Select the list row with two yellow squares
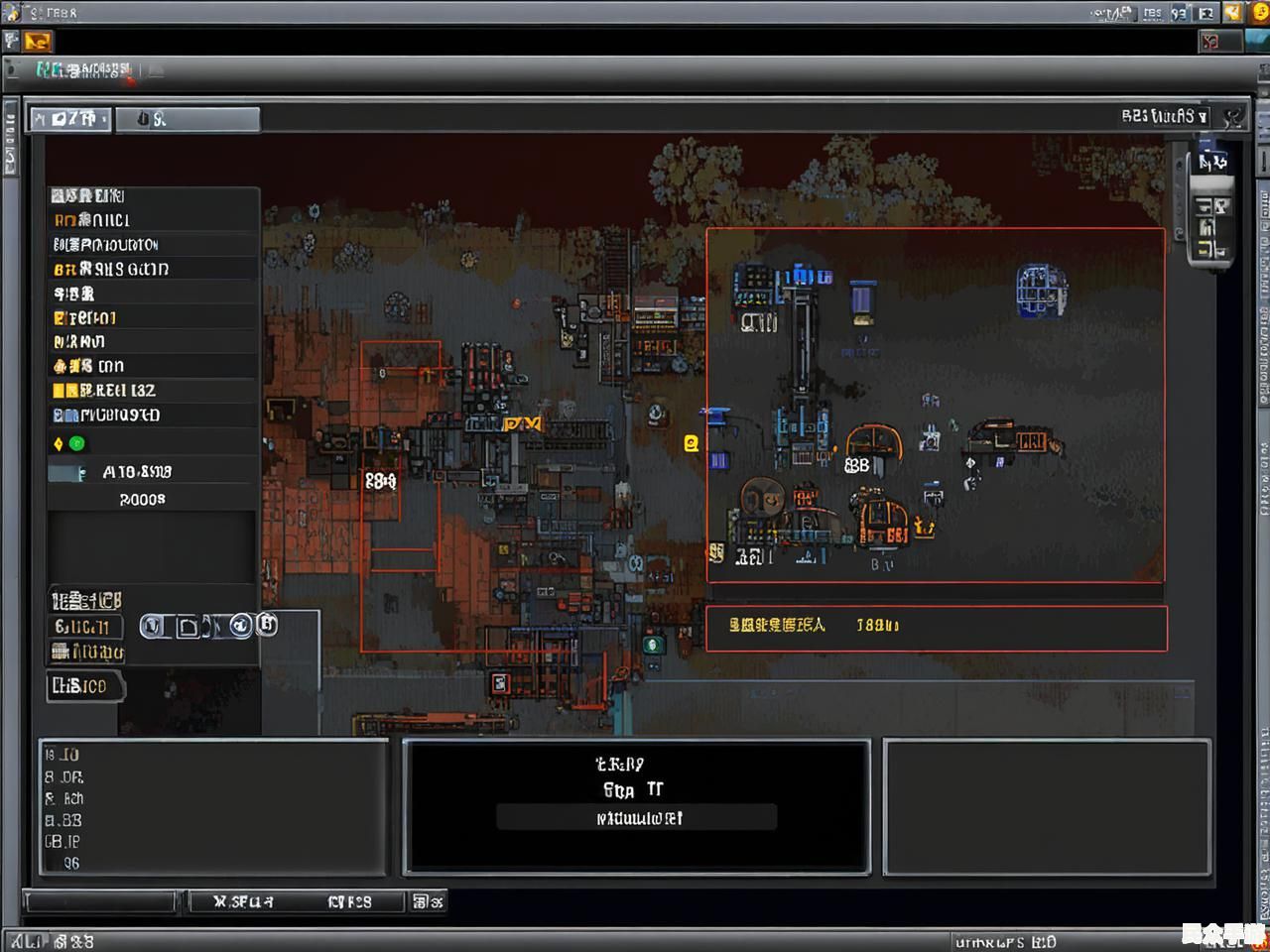The image size is (1270, 952). (152, 391)
